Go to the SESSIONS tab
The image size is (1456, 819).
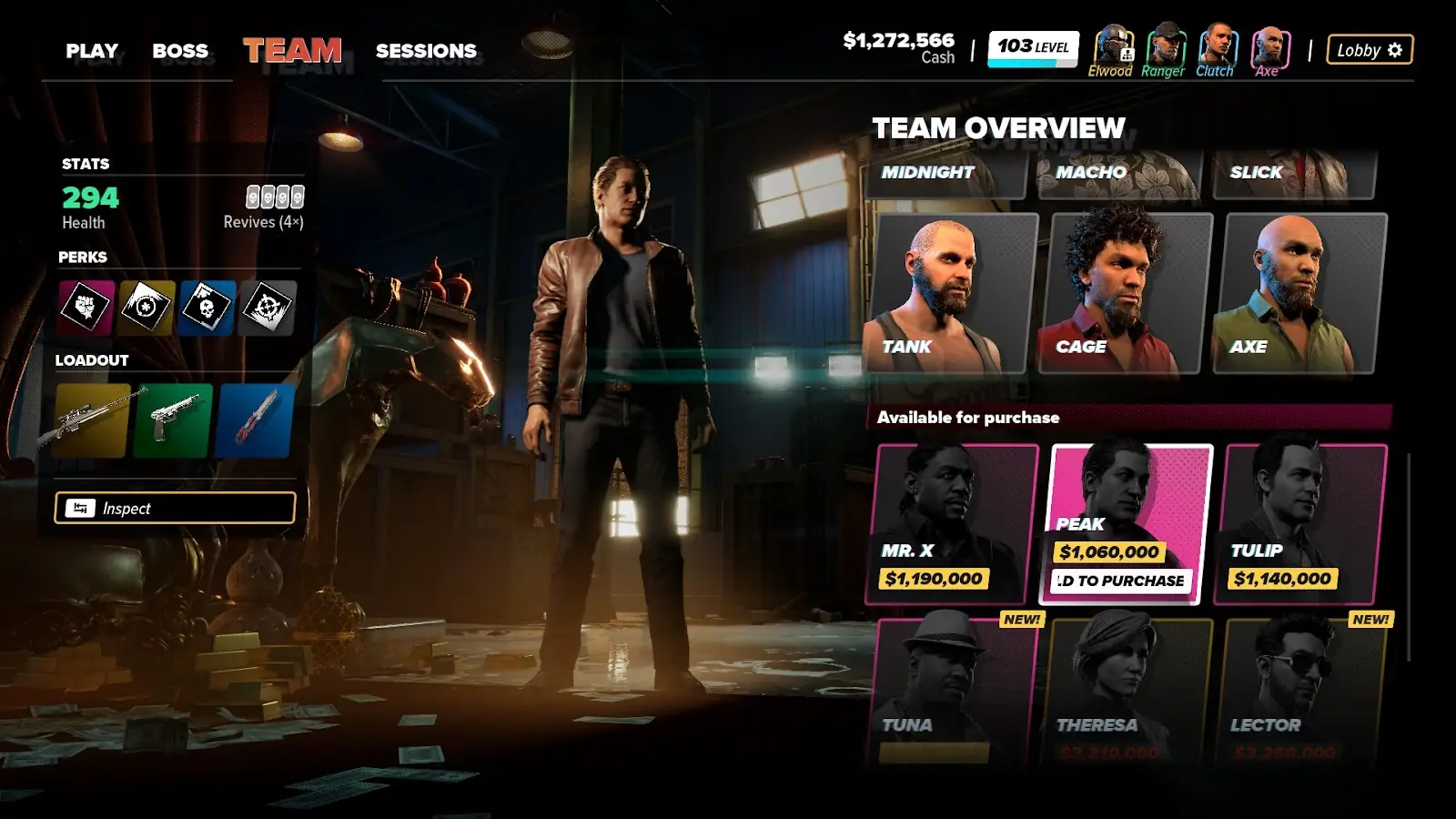(x=426, y=51)
